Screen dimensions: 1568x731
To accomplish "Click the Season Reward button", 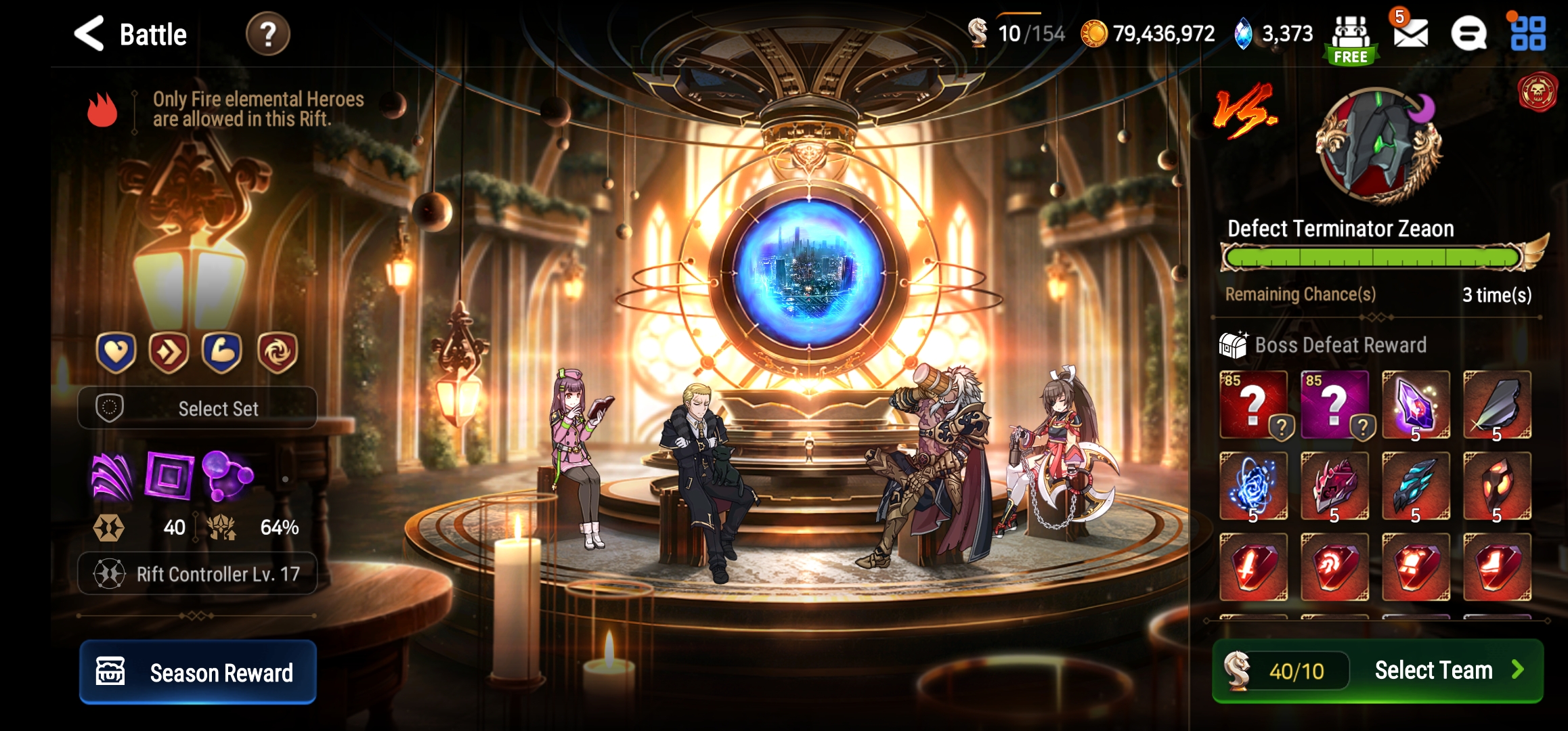I will point(196,673).
